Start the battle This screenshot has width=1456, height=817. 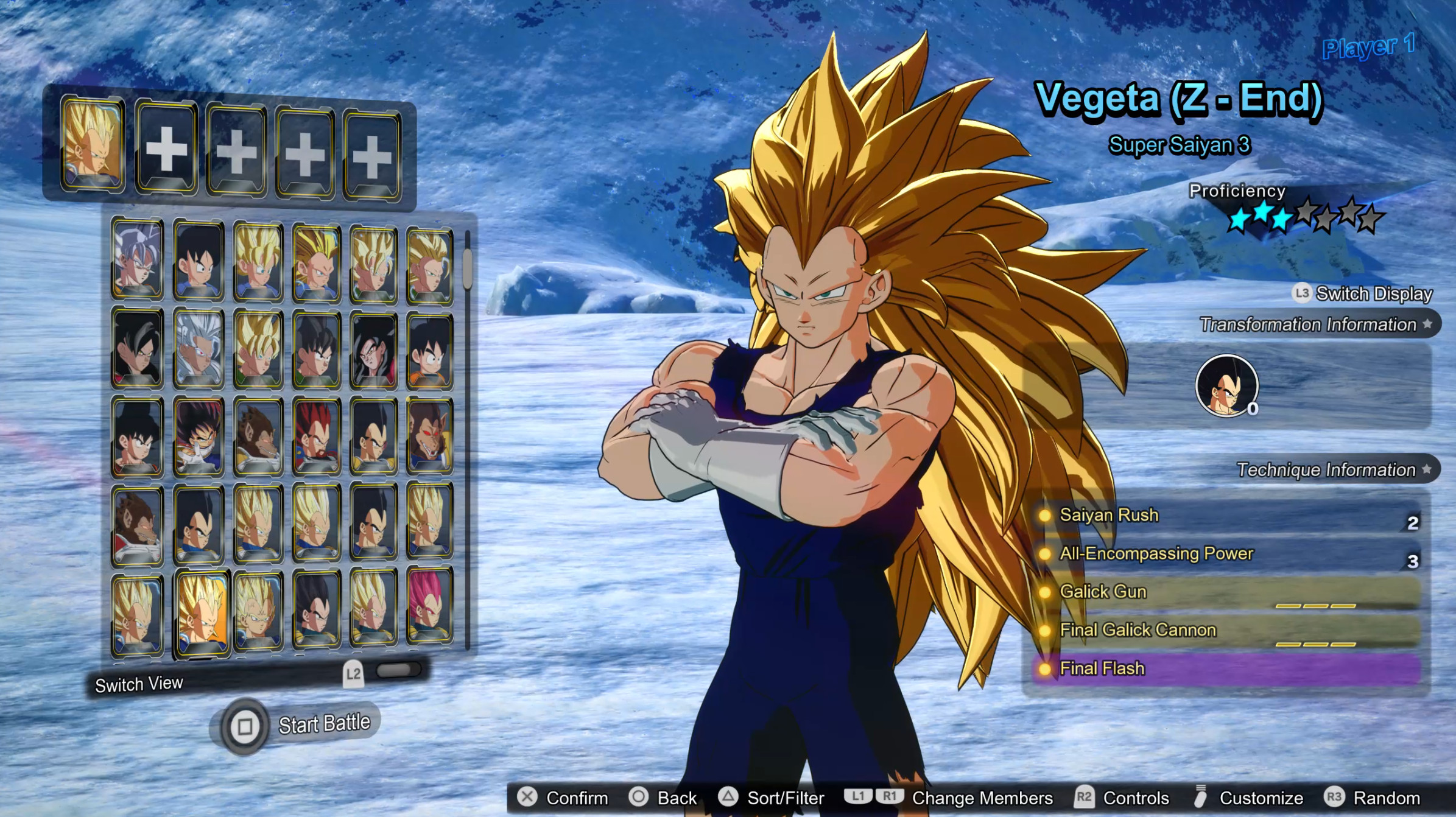(297, 725)
